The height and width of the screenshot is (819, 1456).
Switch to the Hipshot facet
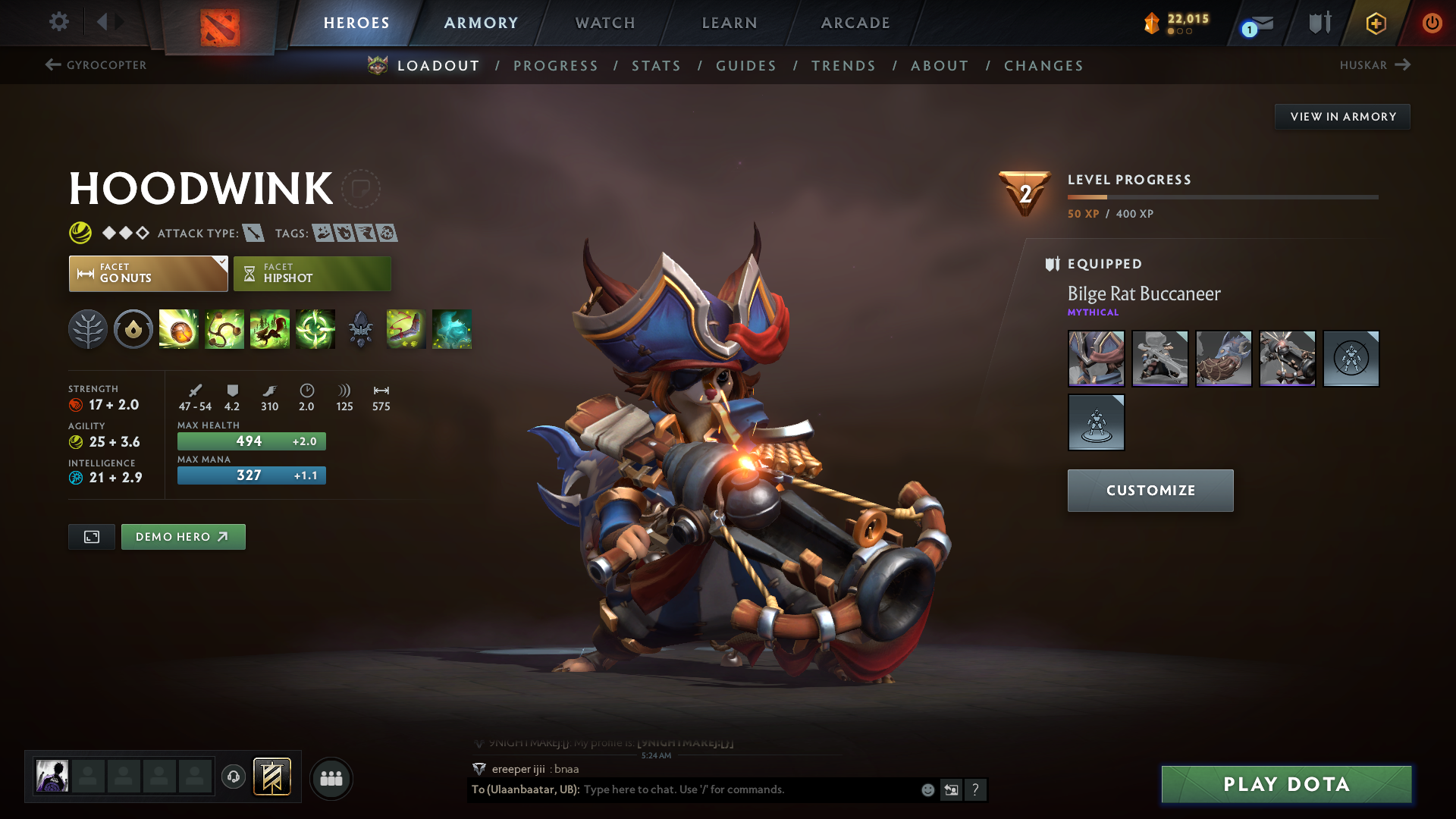pyautogui.click(x=312, y=273)
